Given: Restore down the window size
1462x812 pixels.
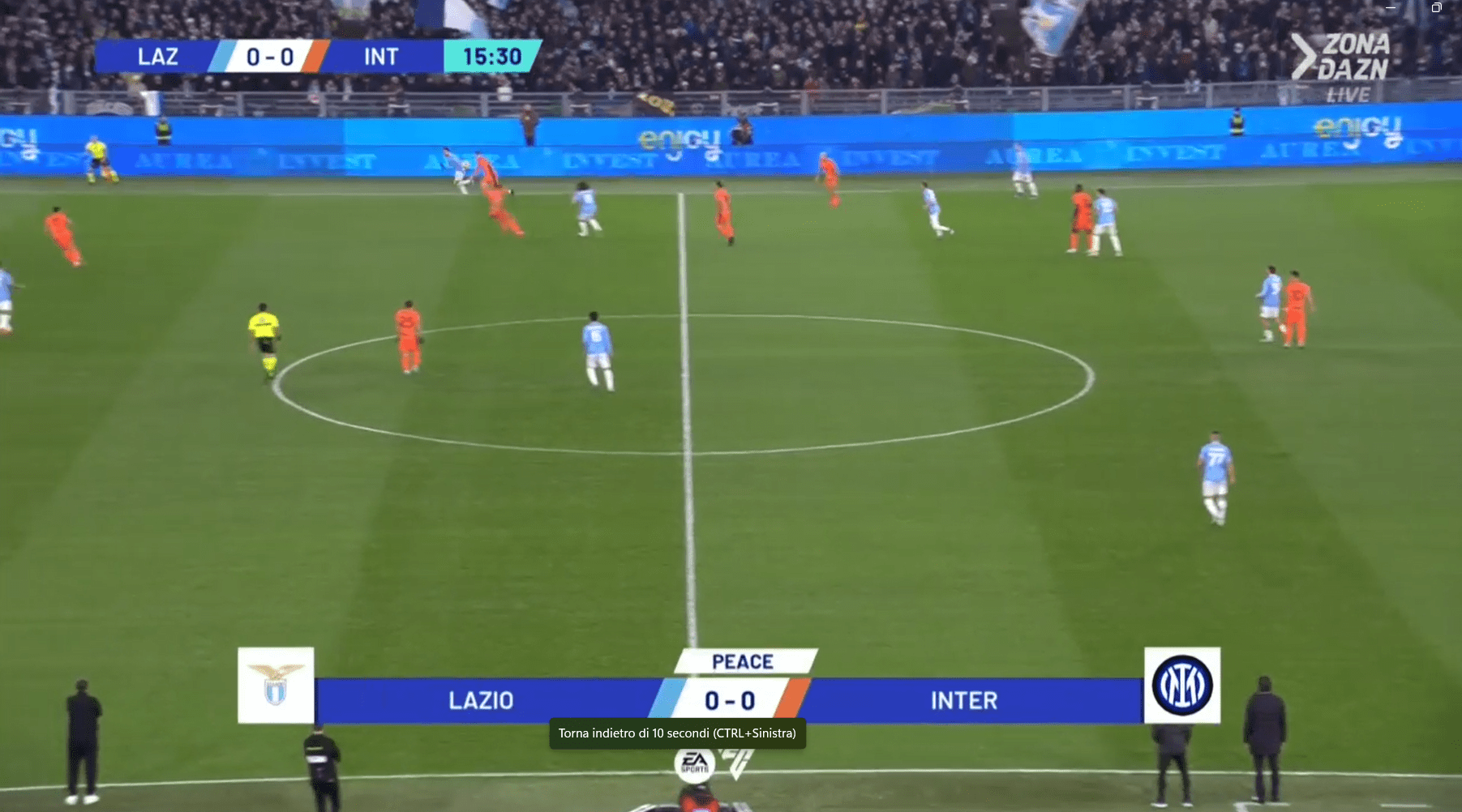Looking at the screenshot, I should 1436,7.
